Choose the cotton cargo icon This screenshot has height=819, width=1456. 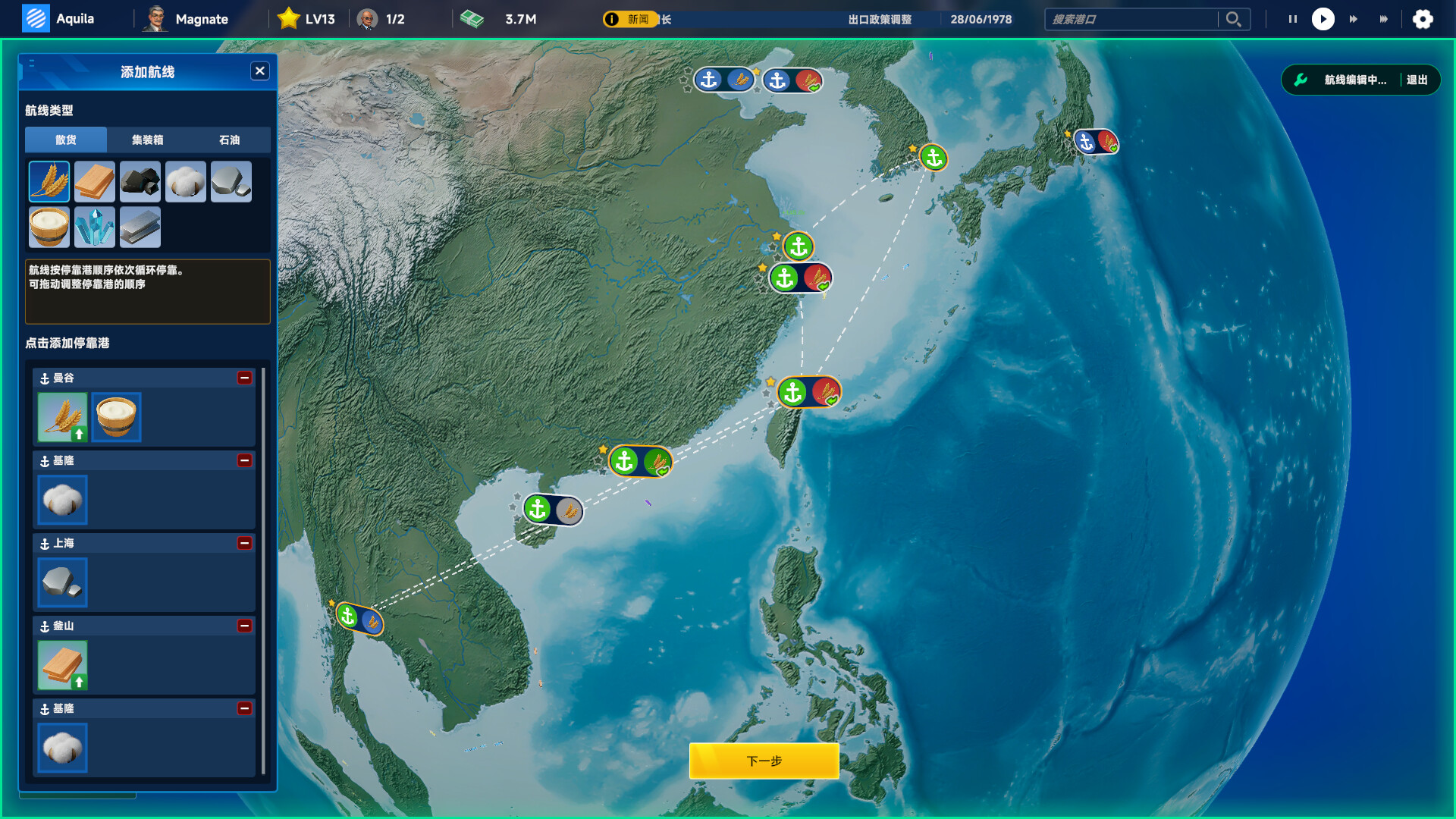(185, 181)
